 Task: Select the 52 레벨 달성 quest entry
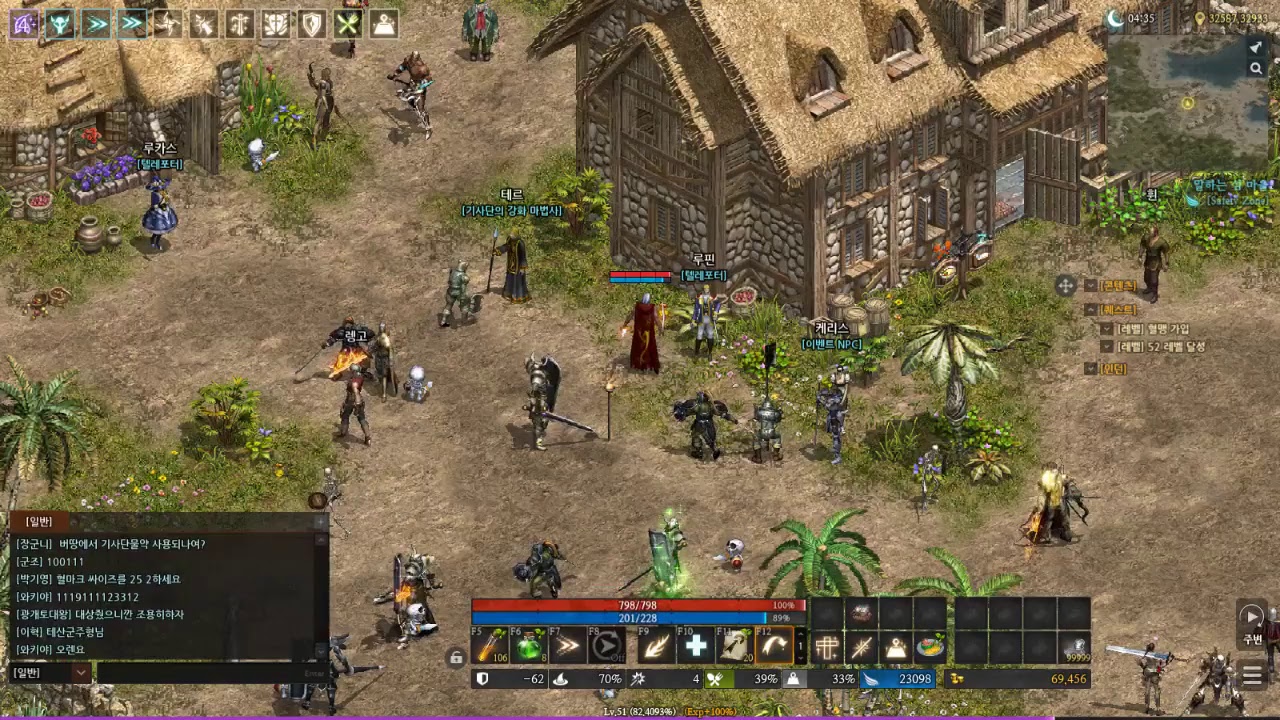click(x=1161, y=347)
